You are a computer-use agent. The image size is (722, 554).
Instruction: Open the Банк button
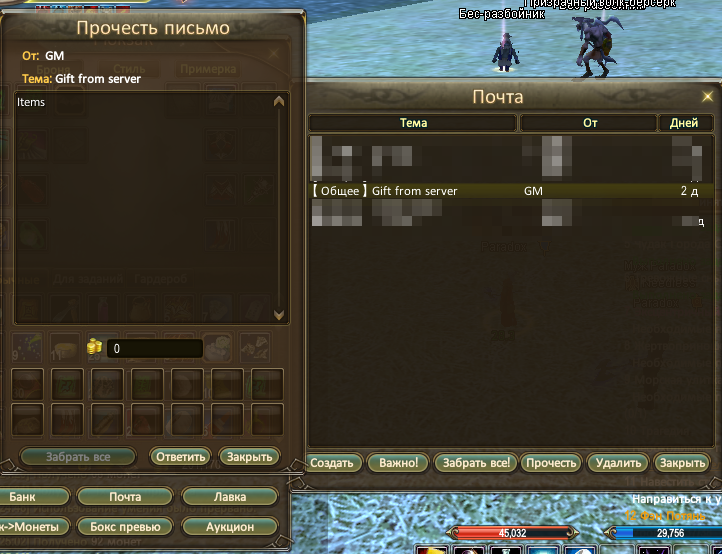(23, 497)
